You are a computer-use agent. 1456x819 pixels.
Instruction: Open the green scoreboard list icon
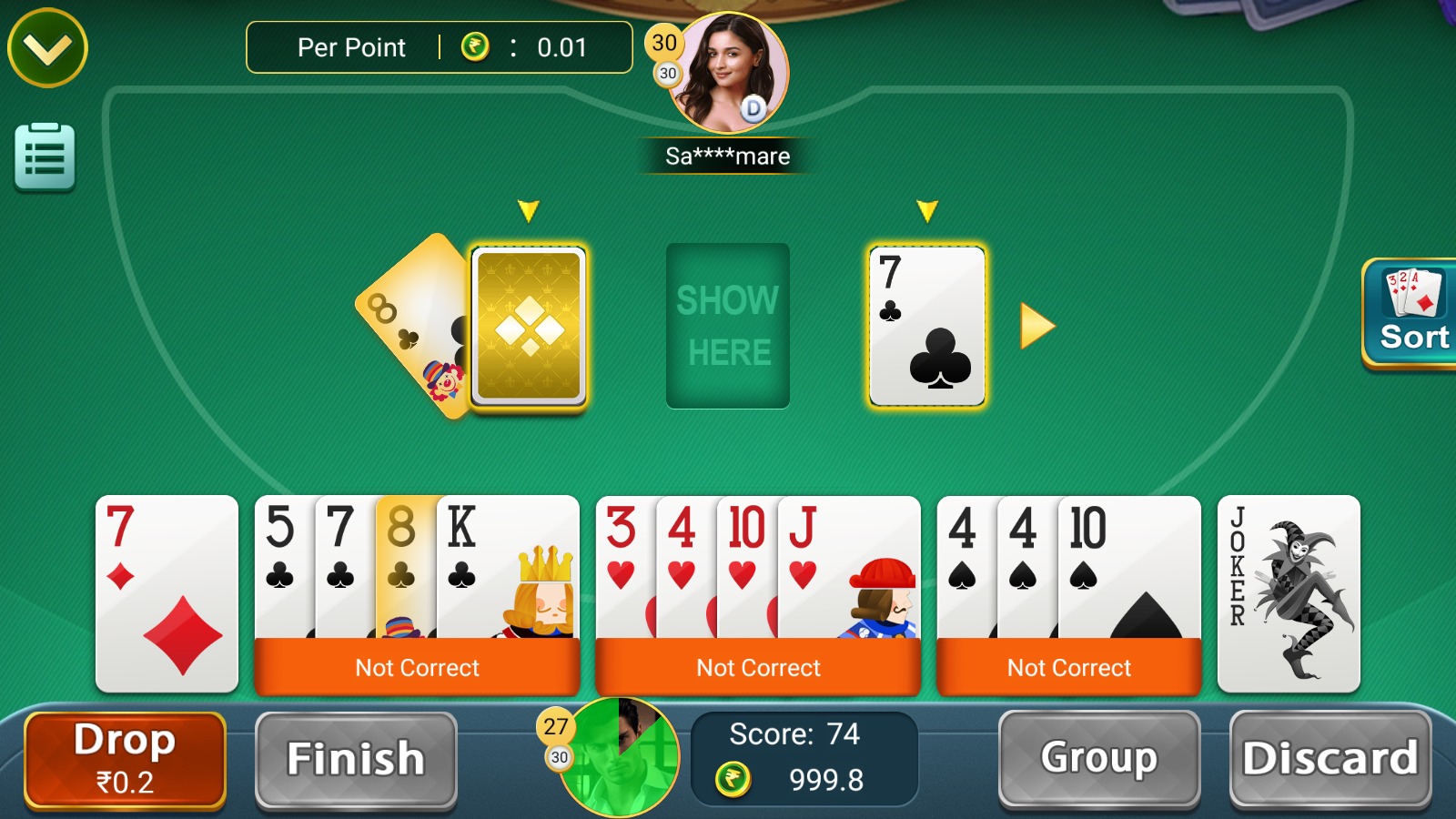pyautogui.click(x=45, y=157)
